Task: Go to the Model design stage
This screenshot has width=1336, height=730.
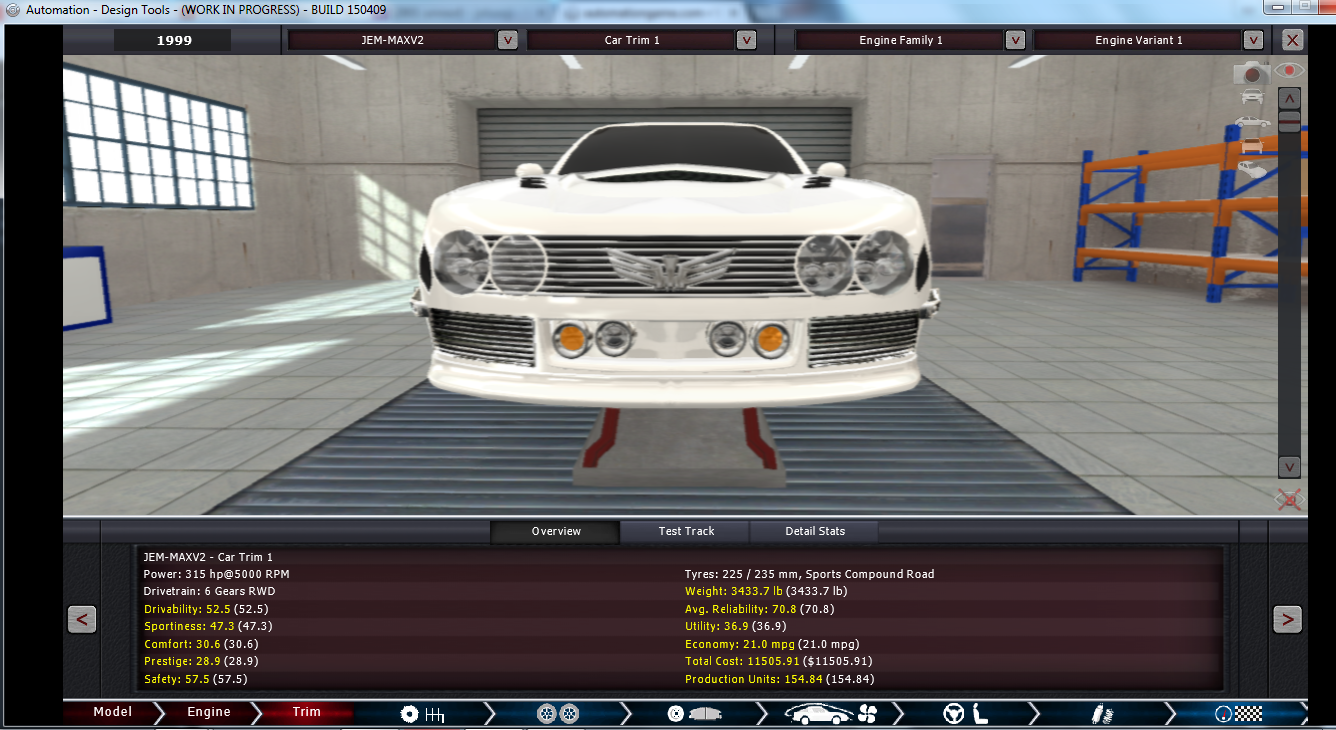Action: tap(112, 712)
